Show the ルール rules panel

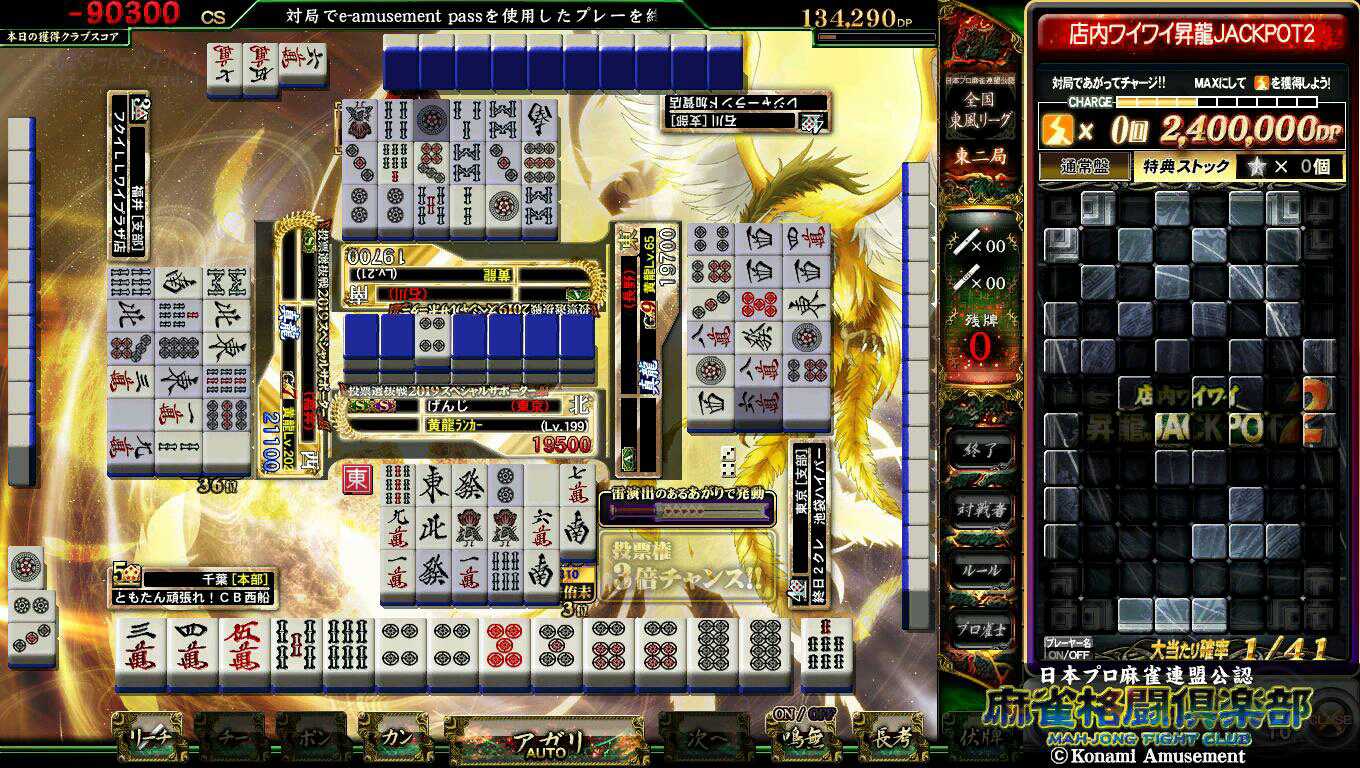[980, 570]
